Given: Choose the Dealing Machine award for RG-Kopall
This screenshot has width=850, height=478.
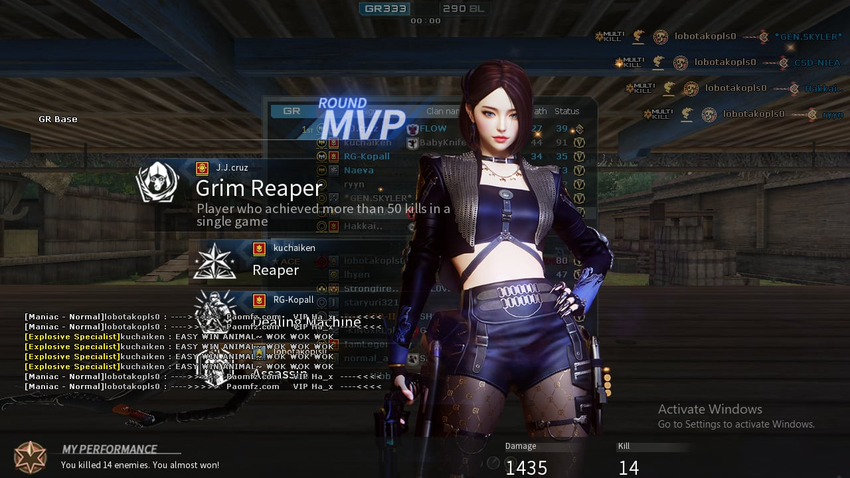Looking at the screenshot, I should tap(306, 321).
